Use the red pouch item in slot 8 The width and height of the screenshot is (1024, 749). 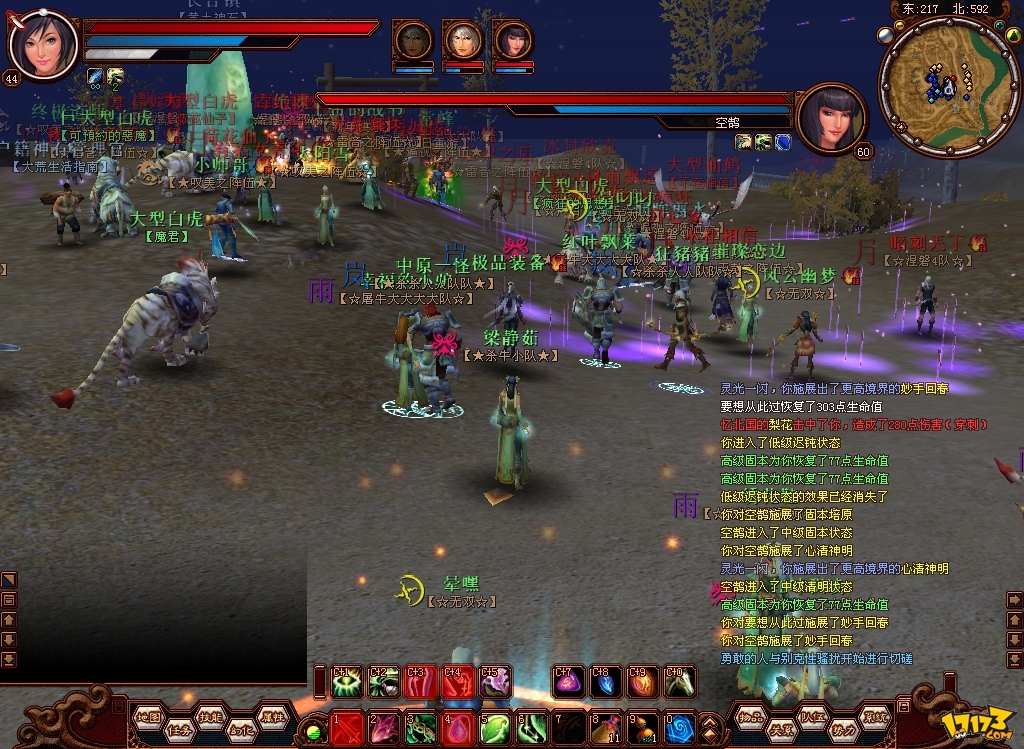coord(606,727)
